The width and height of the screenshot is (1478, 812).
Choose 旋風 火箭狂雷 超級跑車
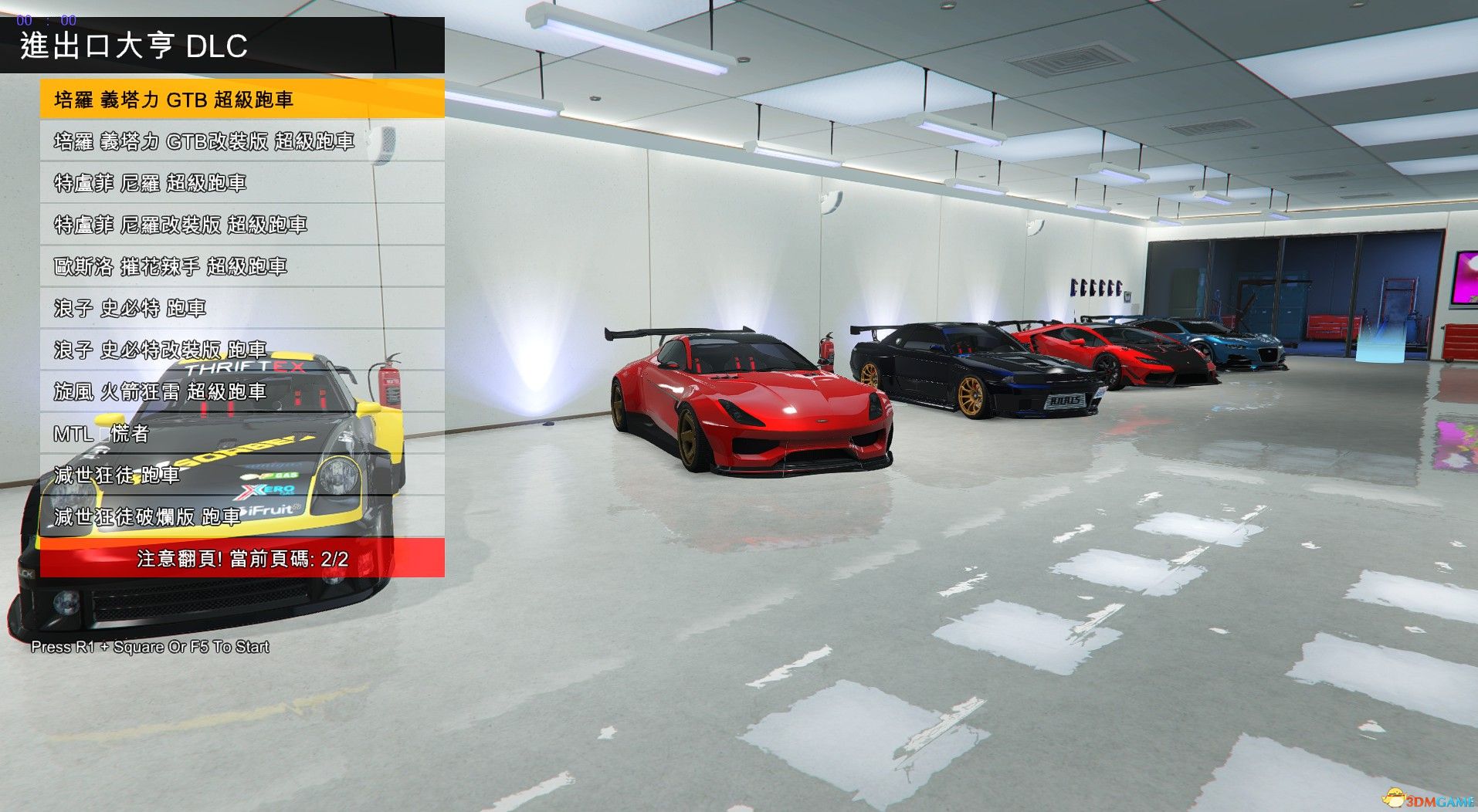242,391
